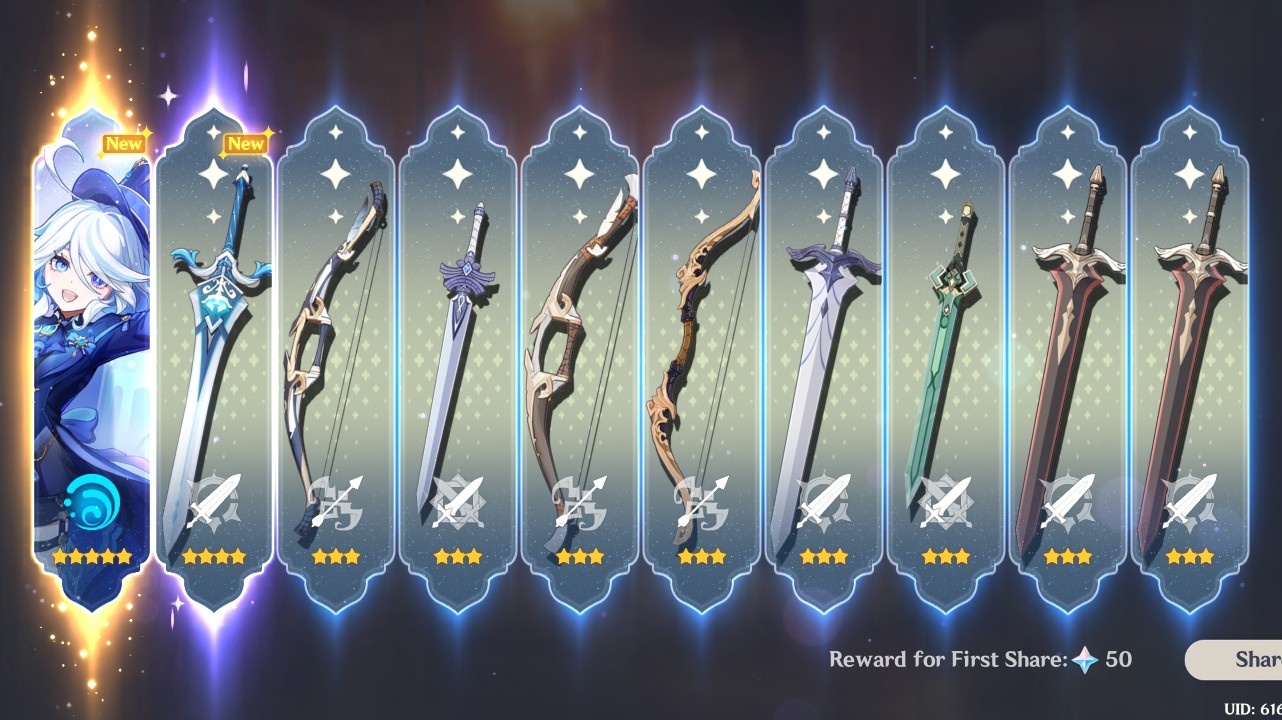Select the Furina character card
The width and height of the screenshot is (1282, 720).
(92, 360)
